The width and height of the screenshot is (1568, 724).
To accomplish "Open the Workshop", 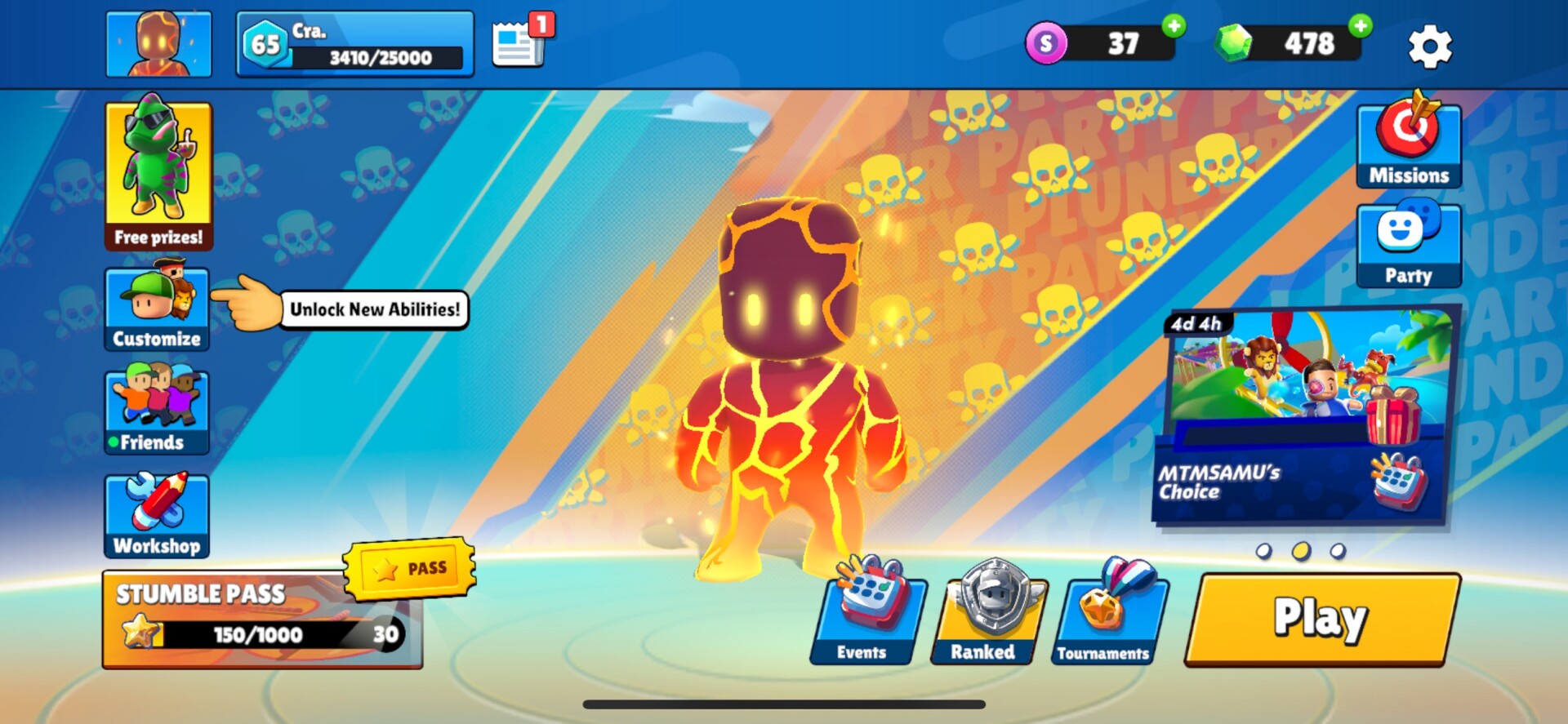I will coord(157,515).
